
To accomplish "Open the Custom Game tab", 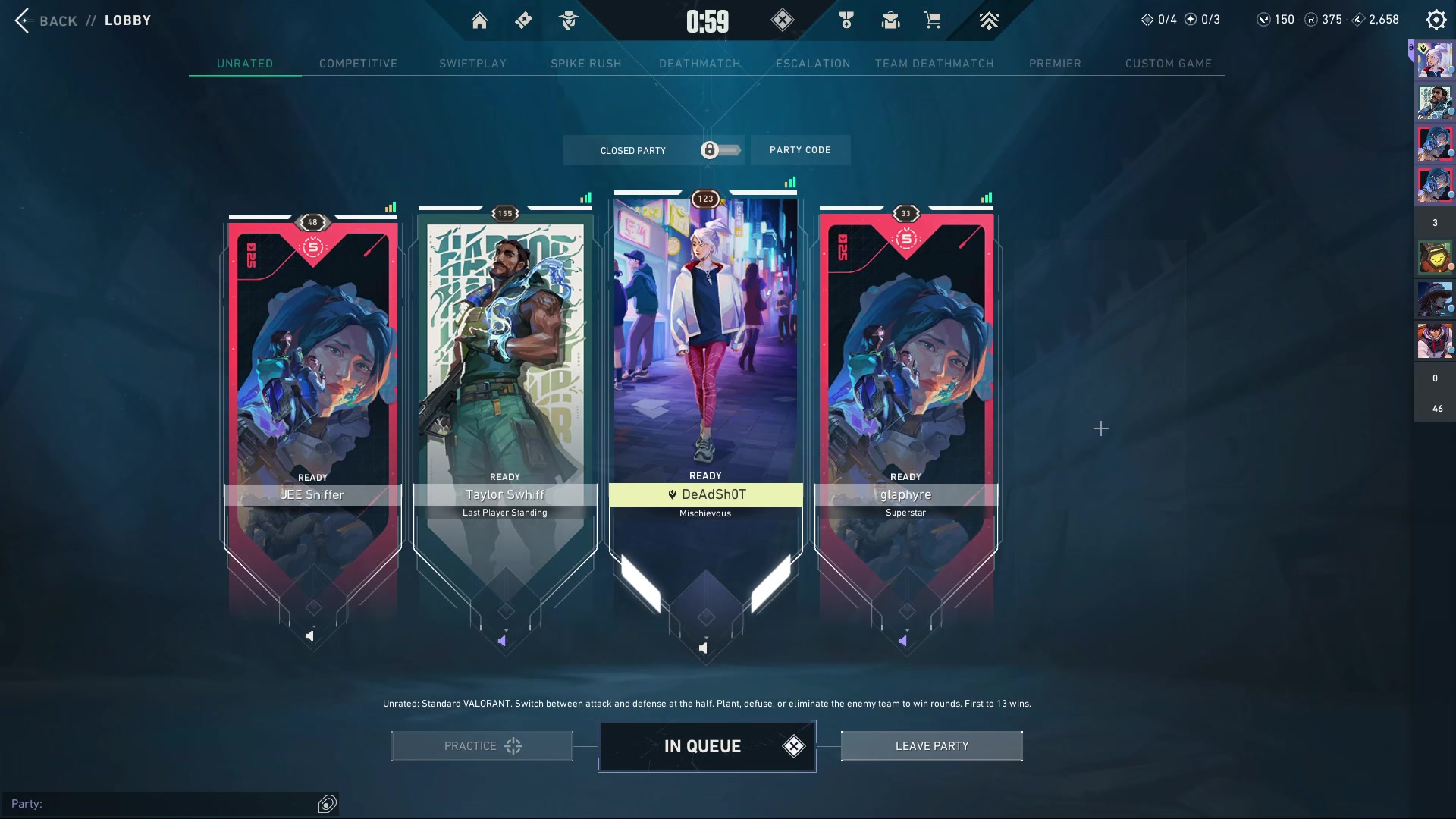I will point(1168,64).
